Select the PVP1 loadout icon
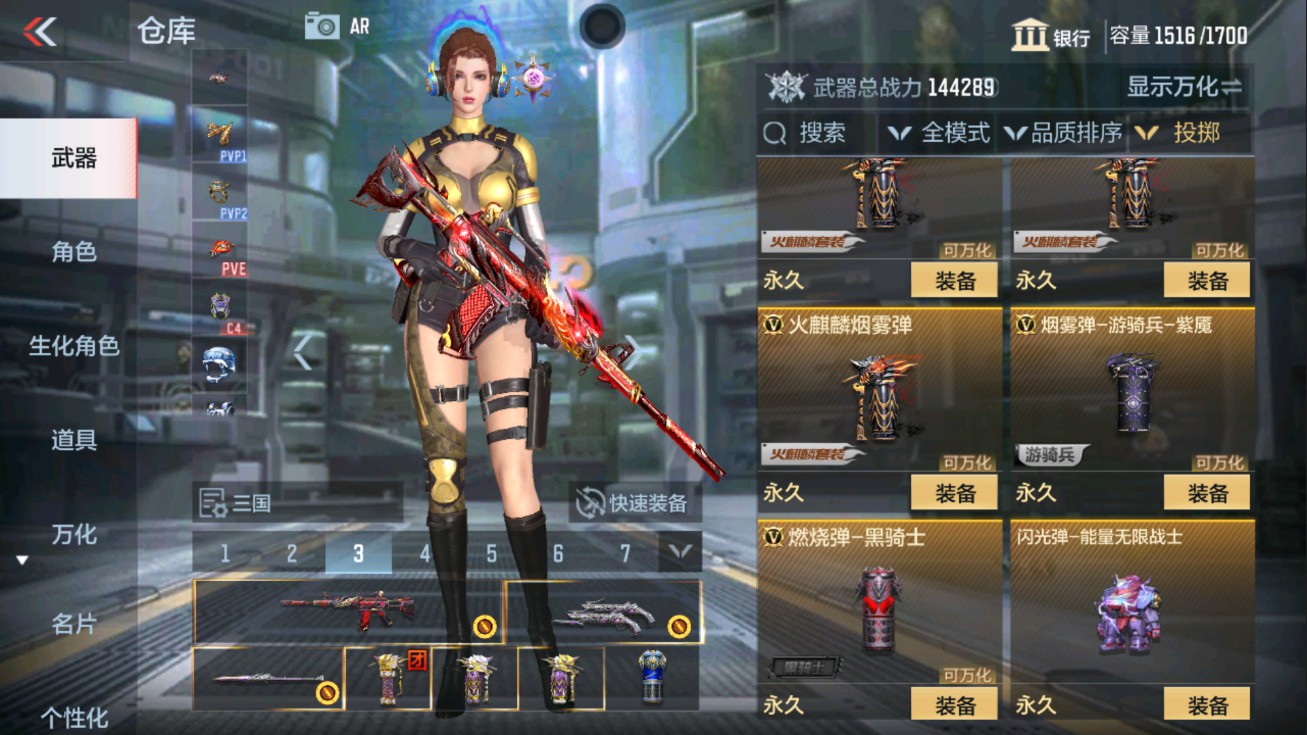Image resolution: width=1307 pixels, height=735 pixels. (222, 131)
